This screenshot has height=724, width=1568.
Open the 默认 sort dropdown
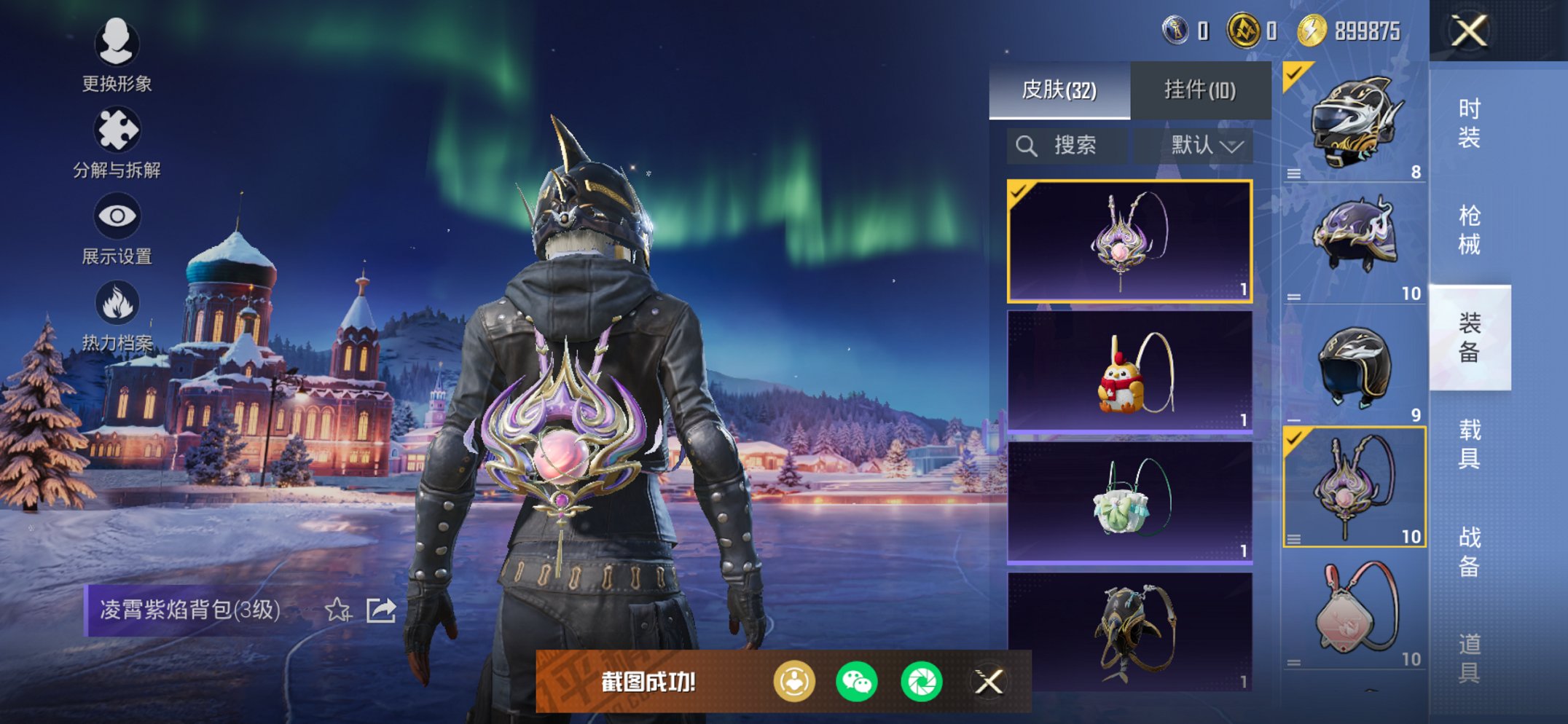click(x=1205, y=146)
